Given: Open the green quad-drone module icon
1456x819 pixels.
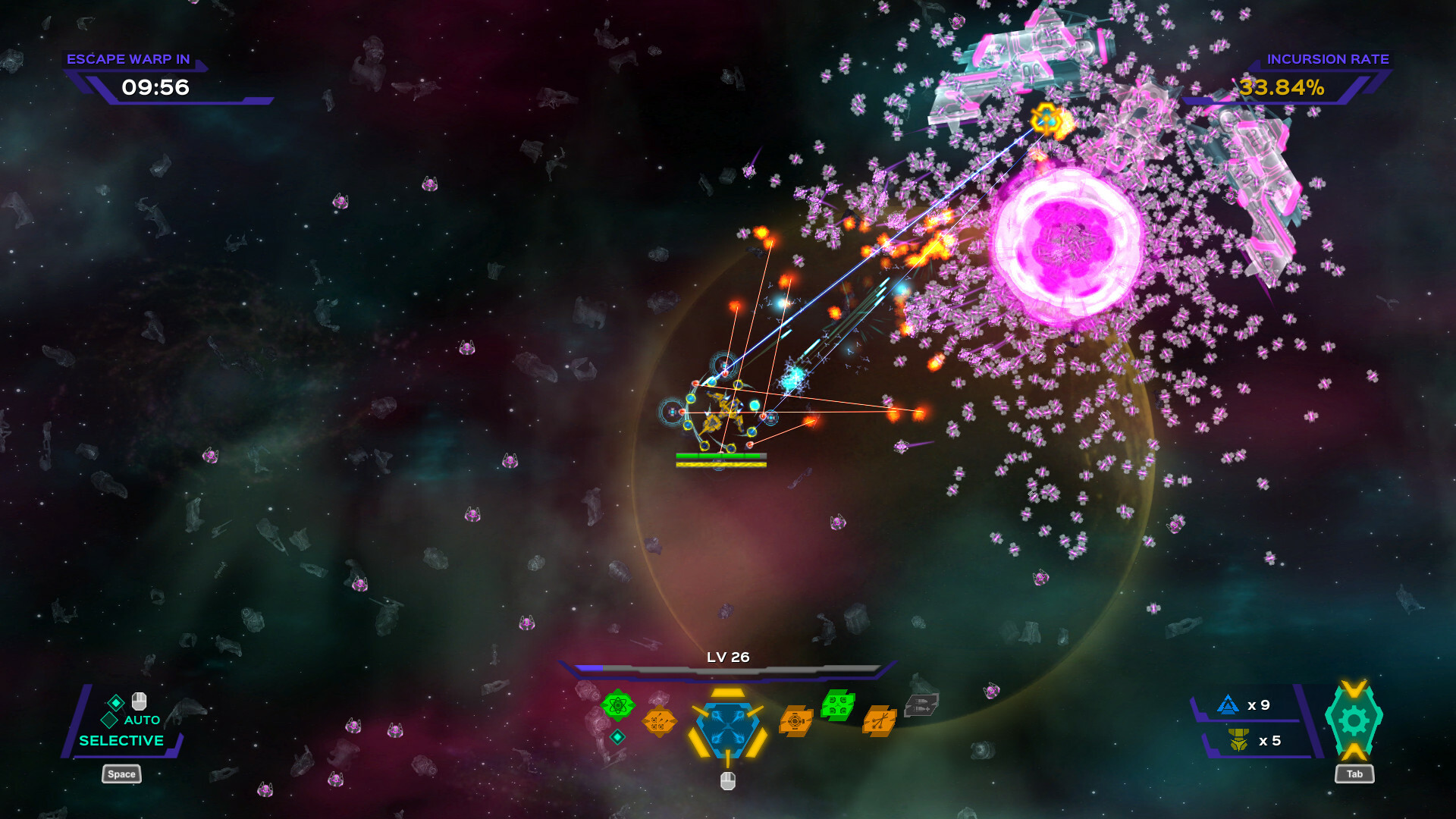Looking at the screenshot, I should pyautogui.click(x=837, y=705).
